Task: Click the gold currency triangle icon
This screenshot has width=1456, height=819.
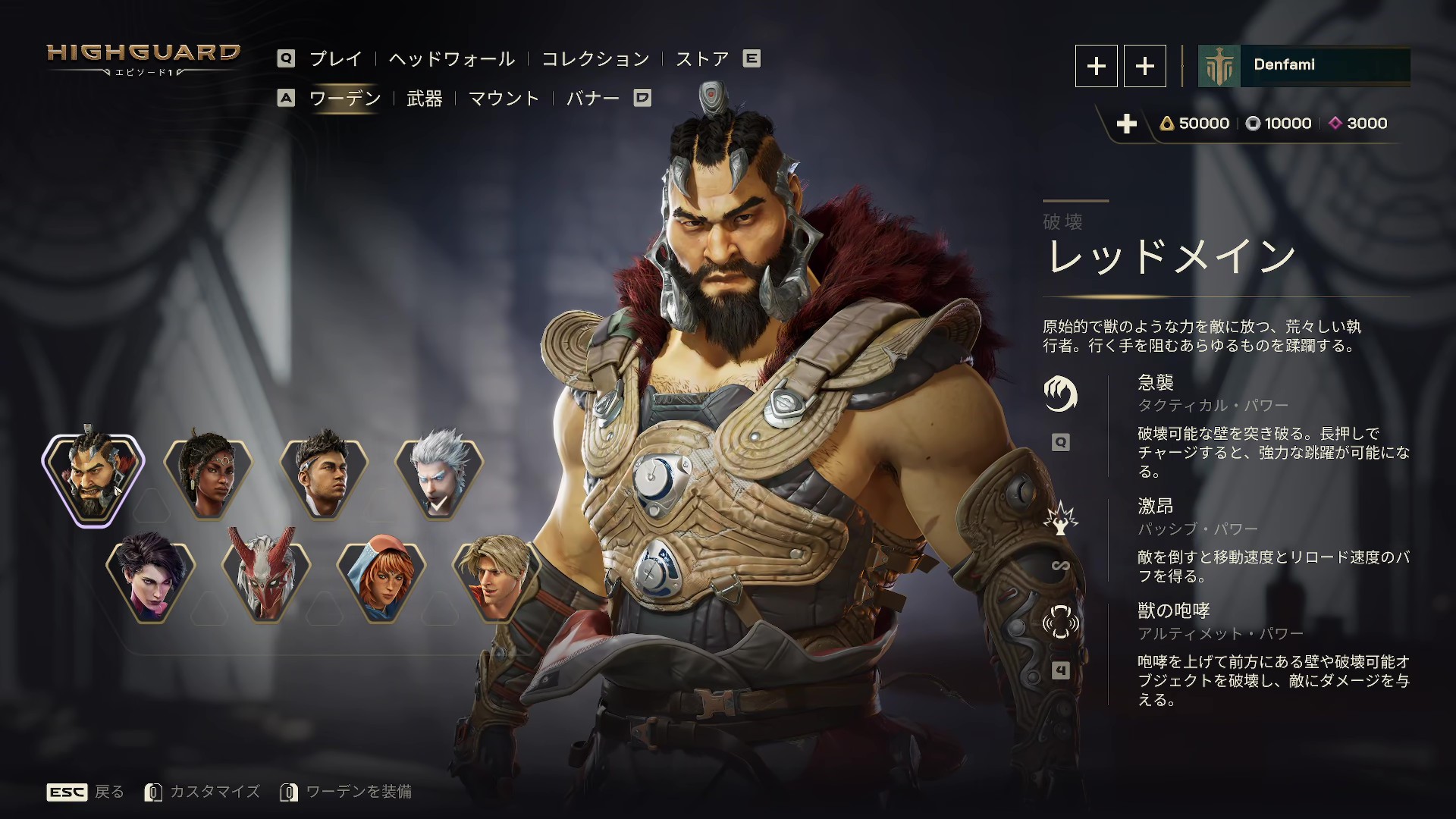Action: pyautogui.click(x=1169, y=123)
